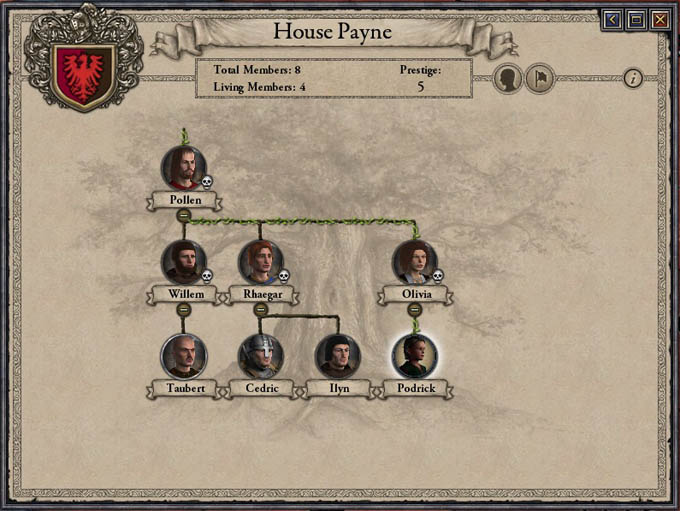Screen dimensions: 680x511
Task: Open Ilyn's portrait
Action: tap(338, 356)
